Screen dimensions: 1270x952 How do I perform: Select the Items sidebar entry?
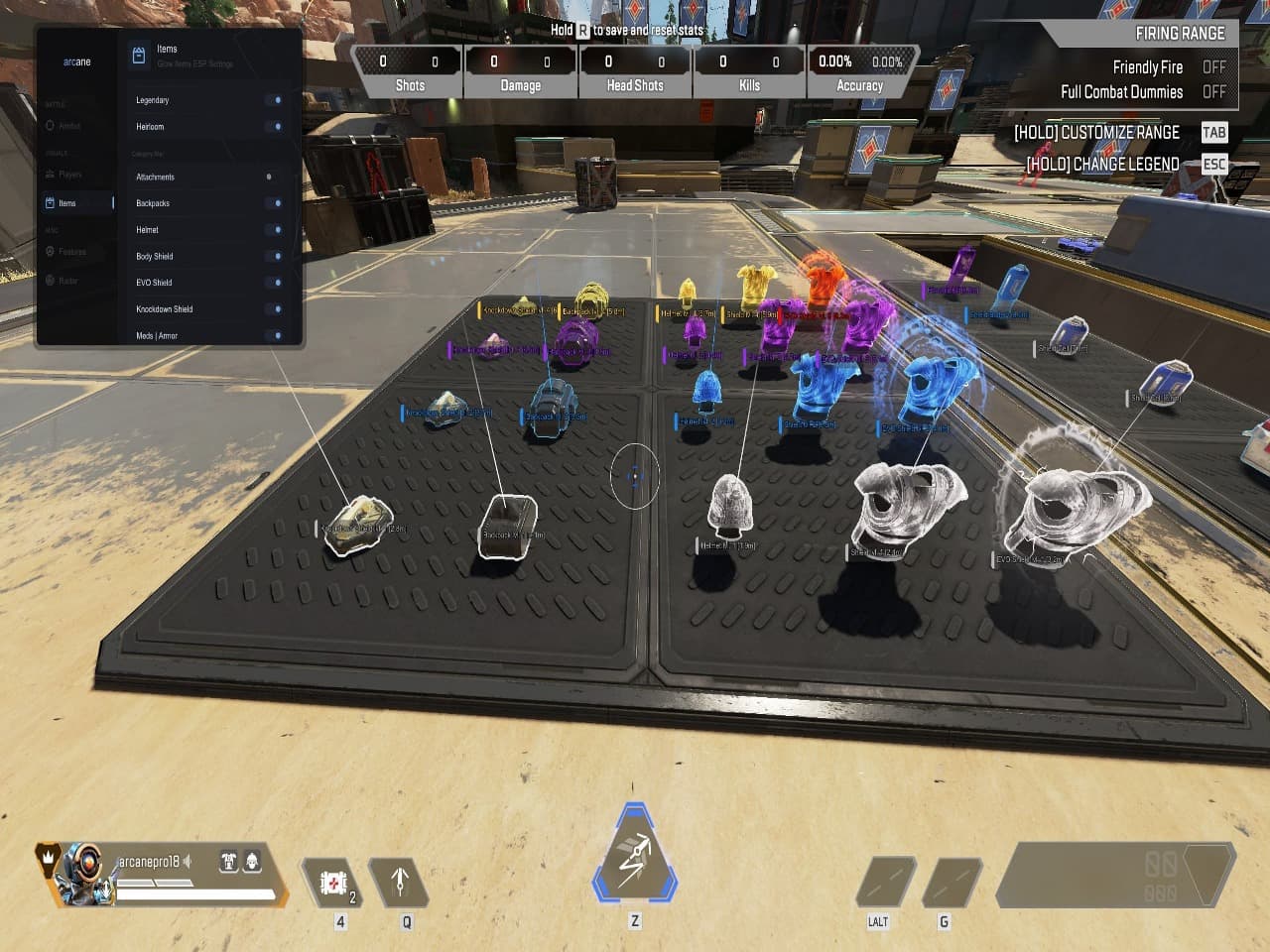66,203
